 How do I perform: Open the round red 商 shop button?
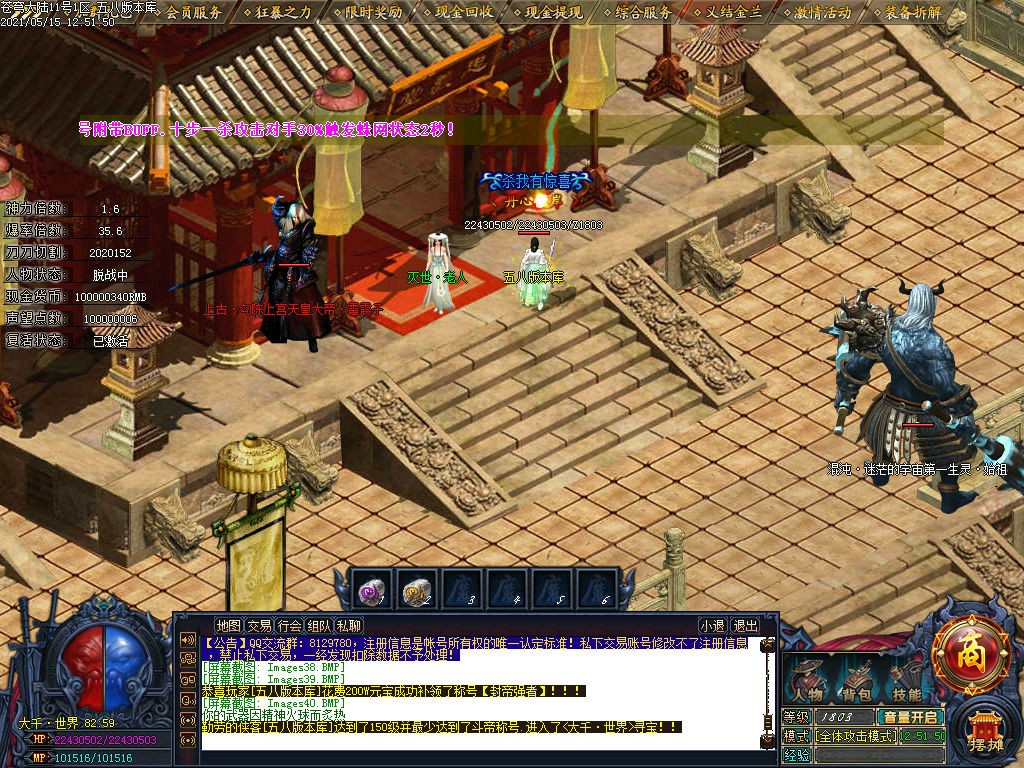pos(969,655)
